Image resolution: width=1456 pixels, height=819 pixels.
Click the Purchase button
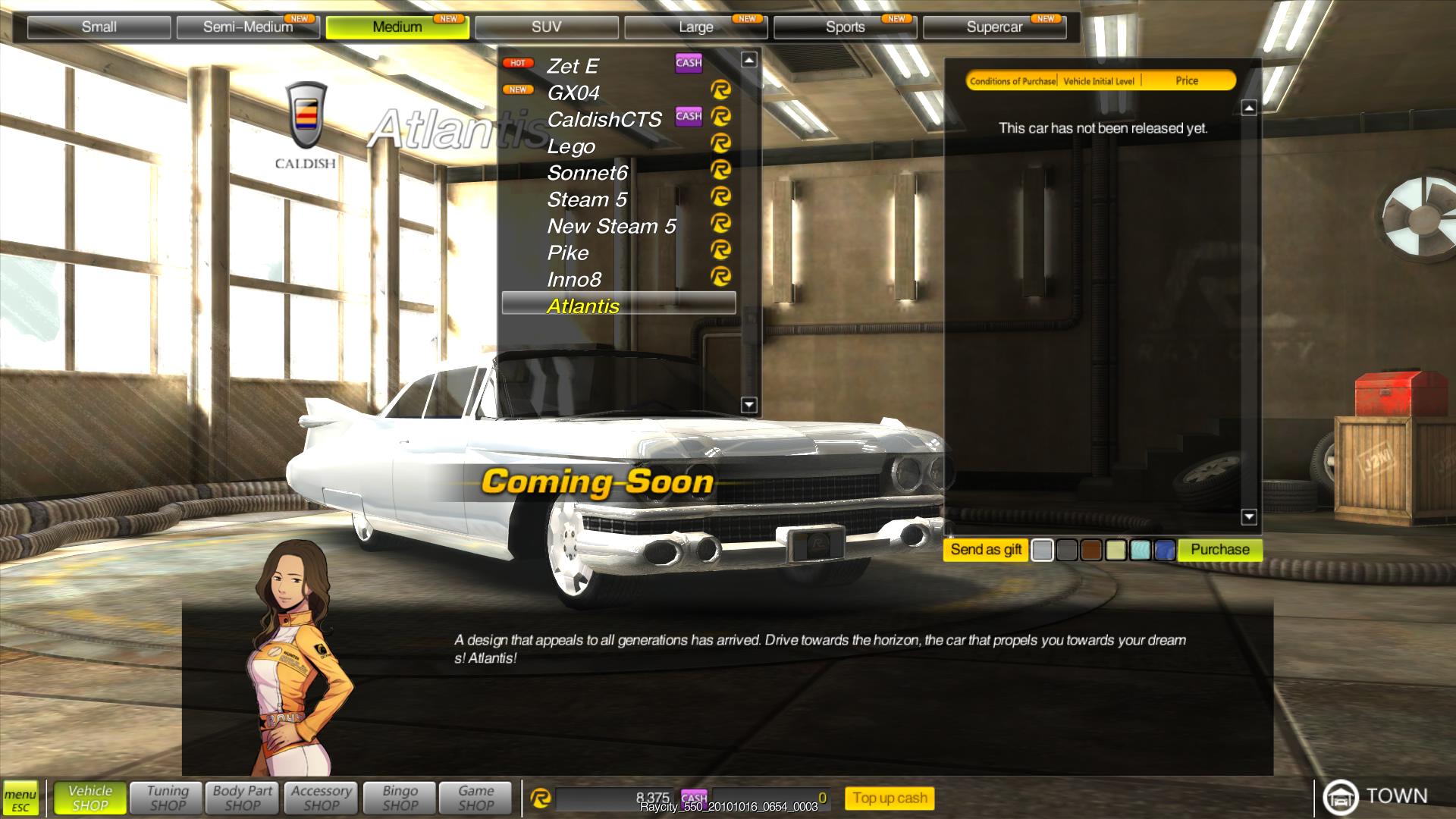point(1219,550)
